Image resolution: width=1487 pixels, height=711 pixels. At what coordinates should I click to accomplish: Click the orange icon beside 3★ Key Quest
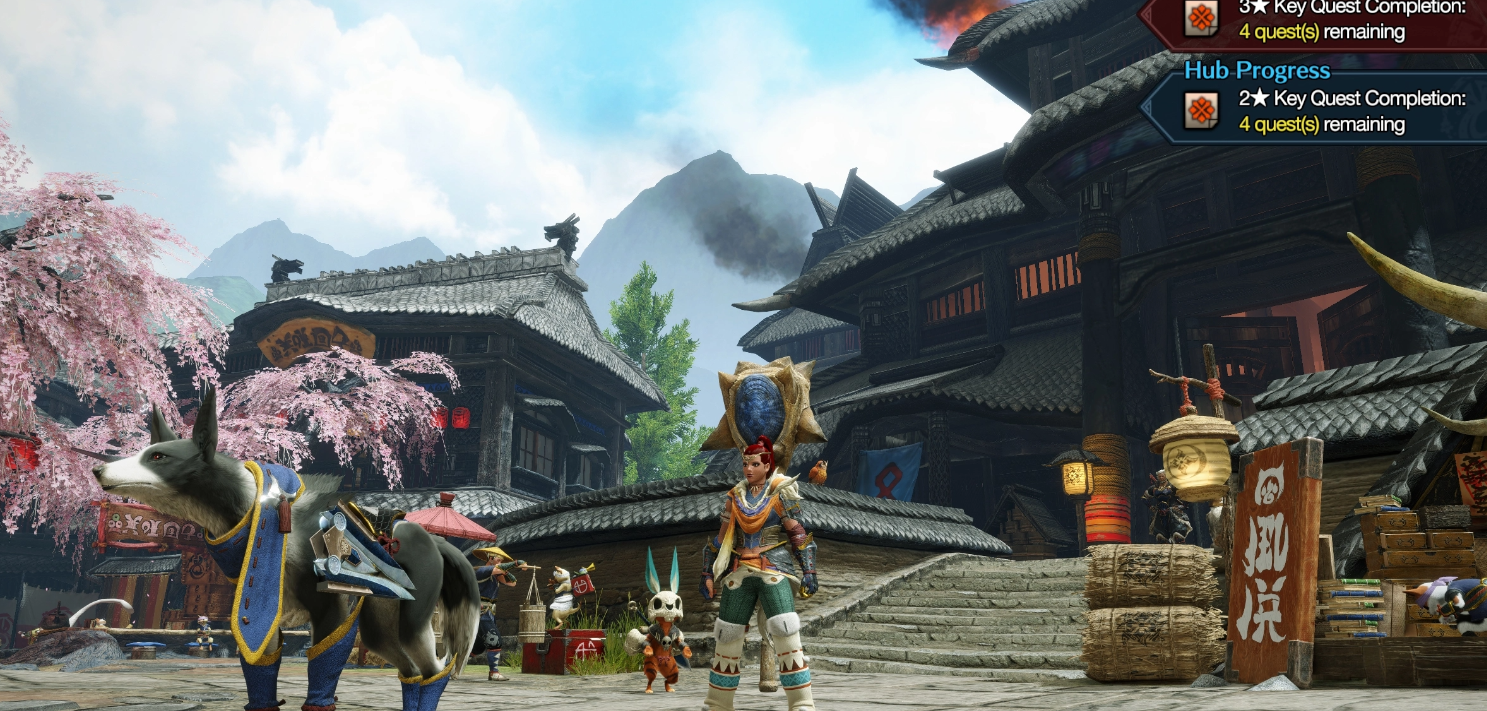click(1201, 17)
